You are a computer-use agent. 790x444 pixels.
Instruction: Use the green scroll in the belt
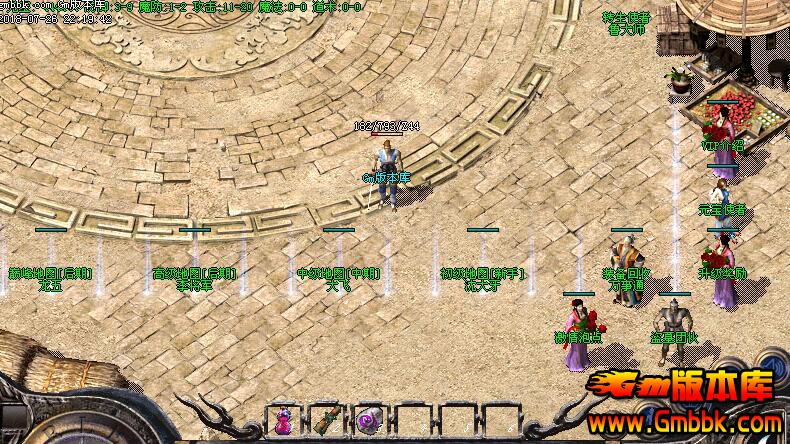[326, 421]
